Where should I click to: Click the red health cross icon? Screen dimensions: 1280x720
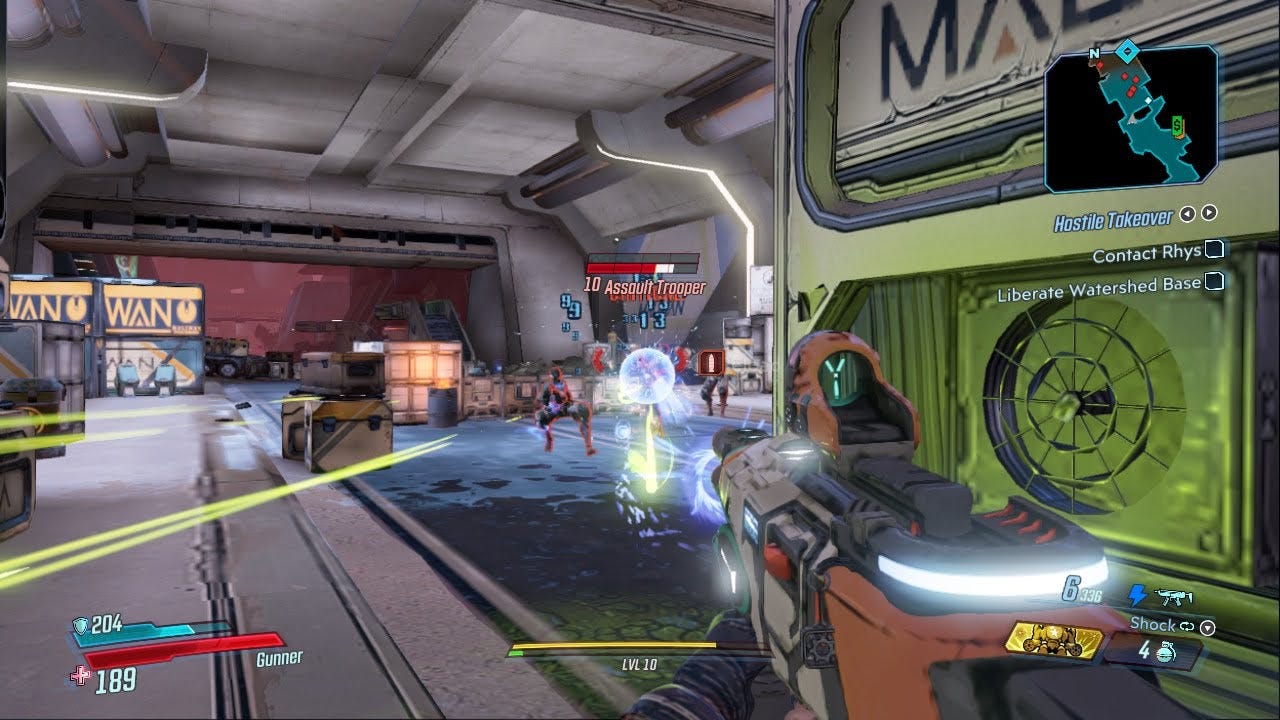80,677
